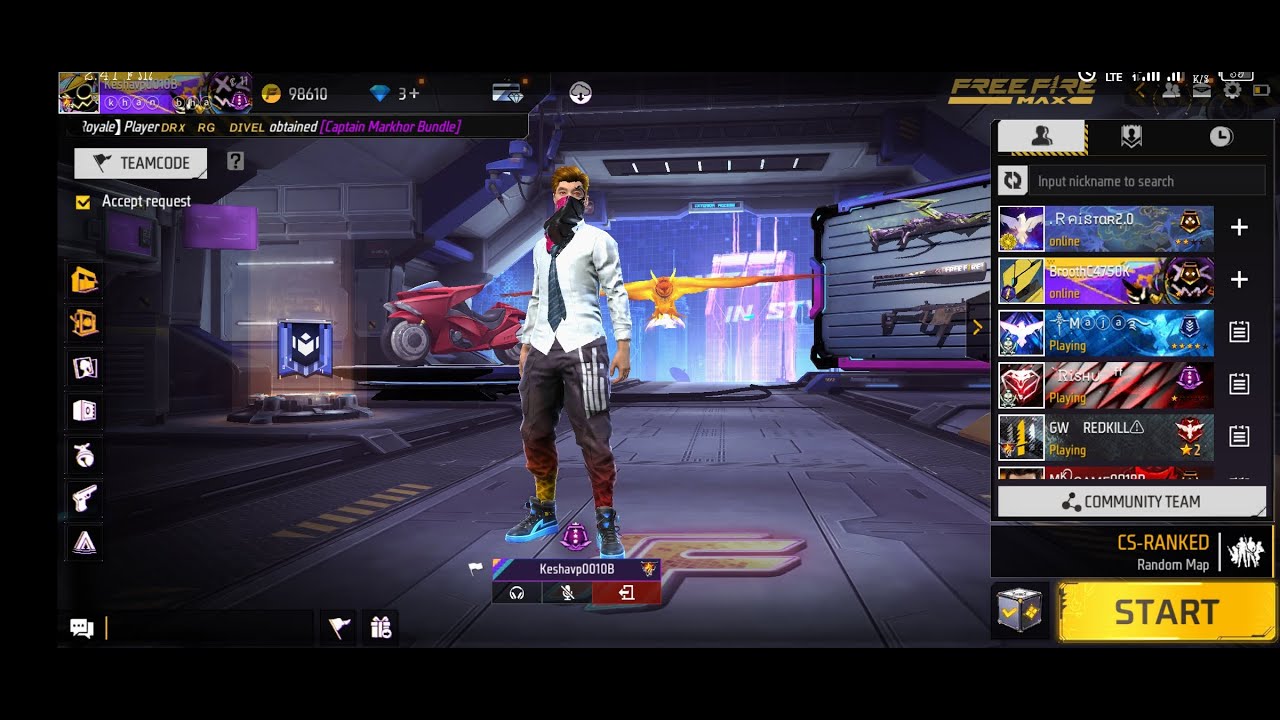
Task: Switch to the recent players clock tab
Action: pyautogui.click(x=1221, y=137)
